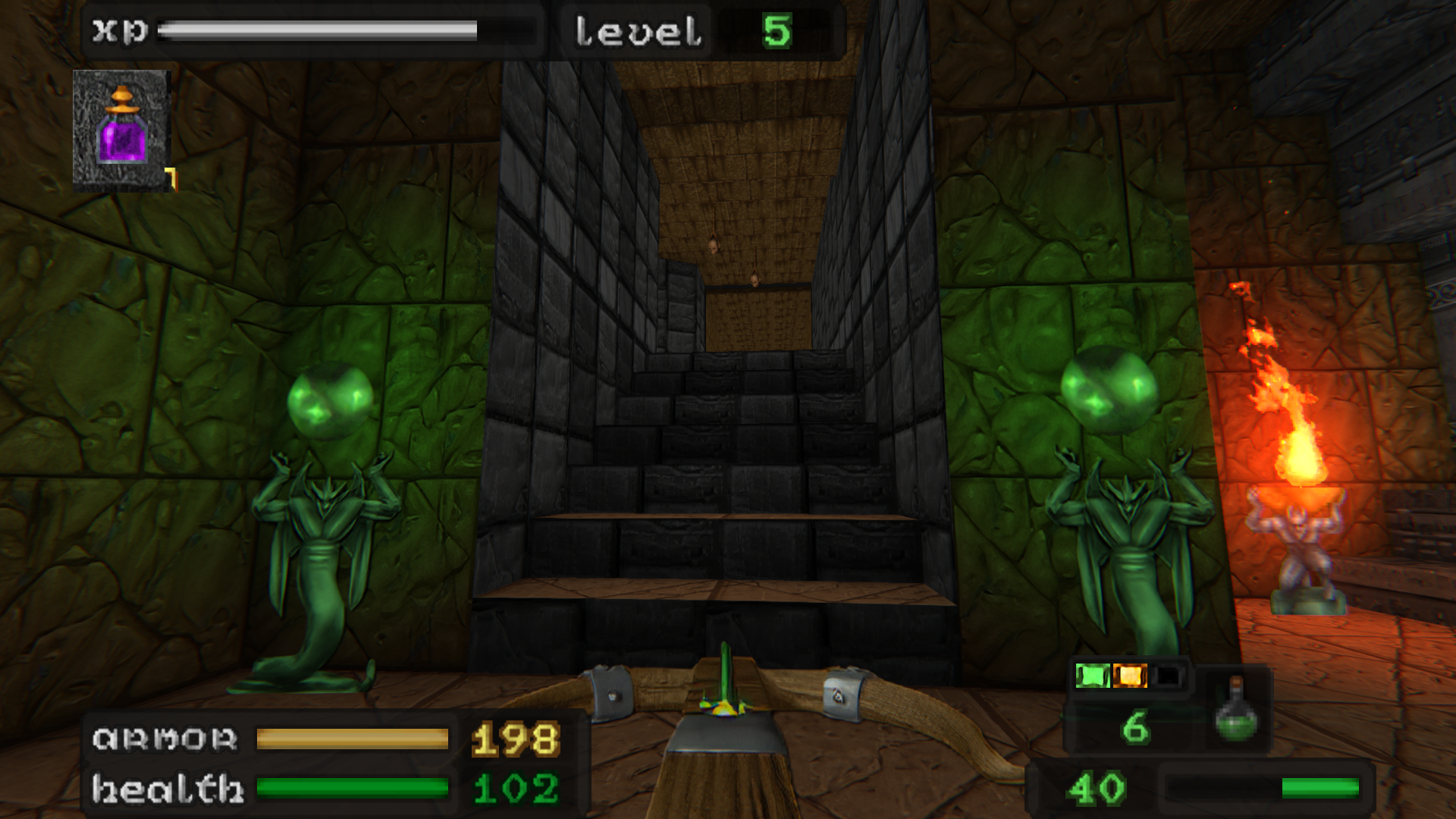The height and width of the screenshot is (819, 1456).
Task: Select the purple potion inventory item
Action: (x=121, y=129)
